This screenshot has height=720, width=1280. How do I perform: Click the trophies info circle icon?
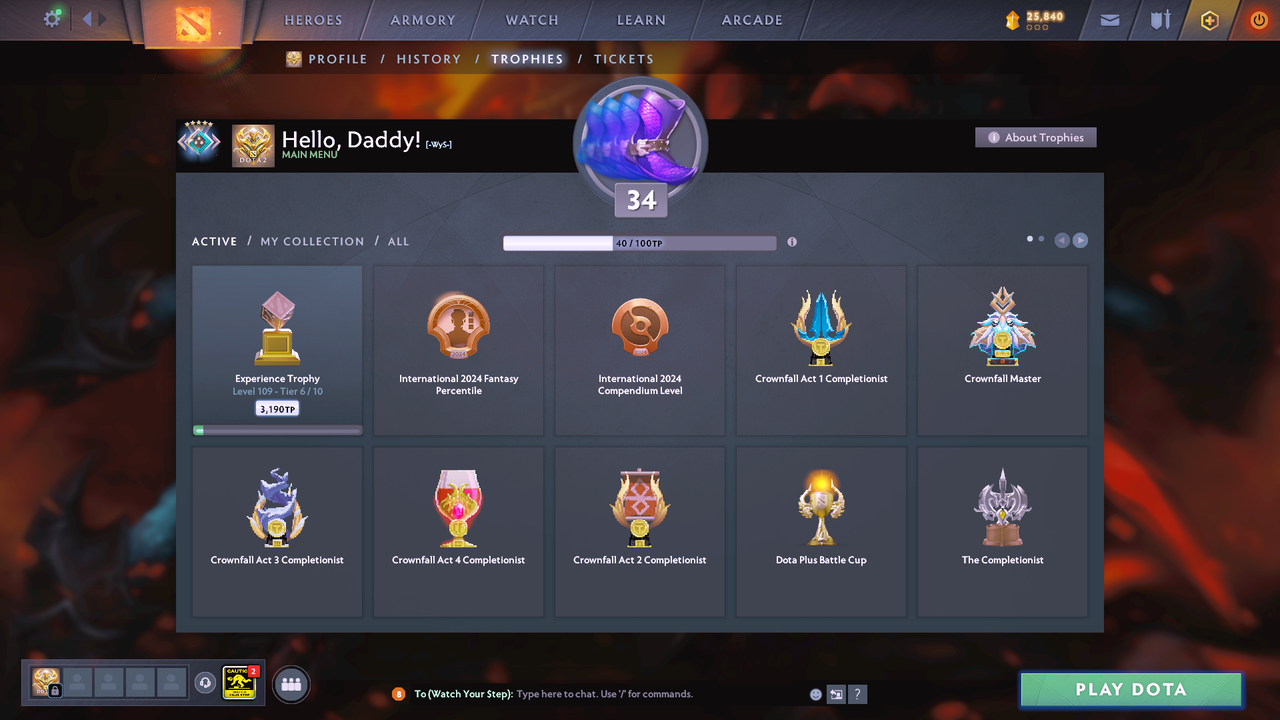[x=791, y=242]
